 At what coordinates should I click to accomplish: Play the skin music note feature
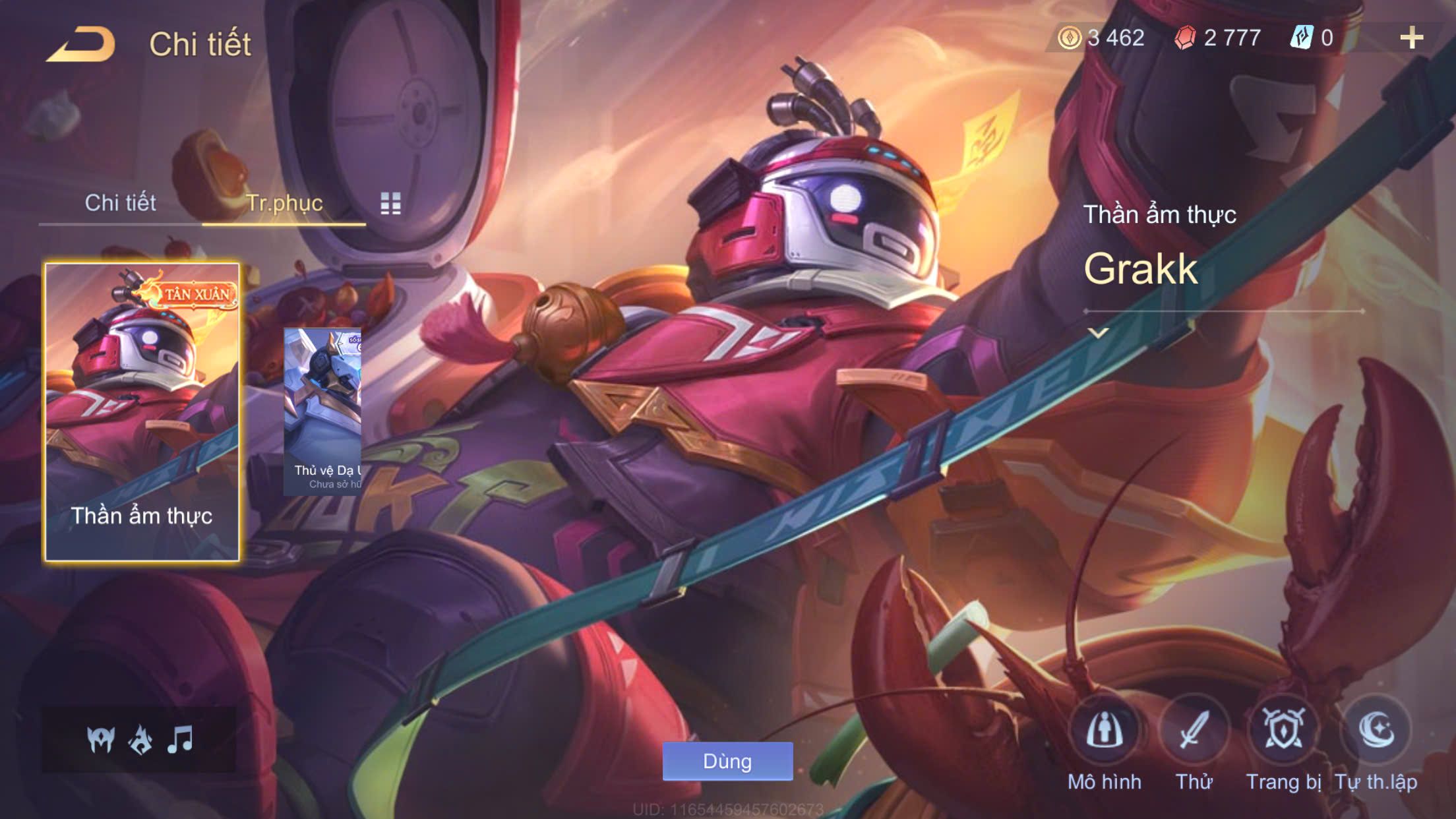[x=180, y=740]
